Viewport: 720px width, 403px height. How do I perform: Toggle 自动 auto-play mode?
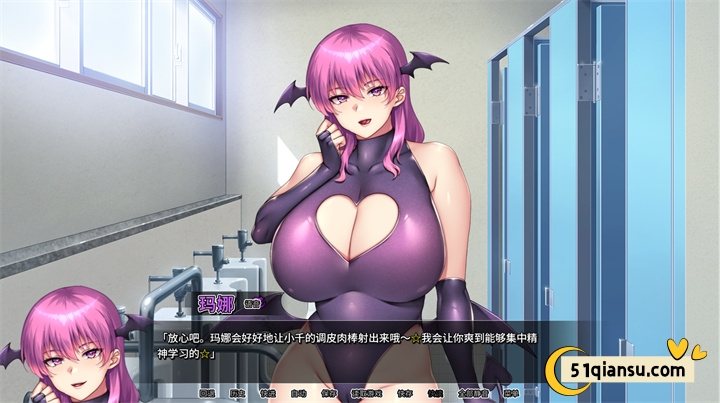click(298, 394)
